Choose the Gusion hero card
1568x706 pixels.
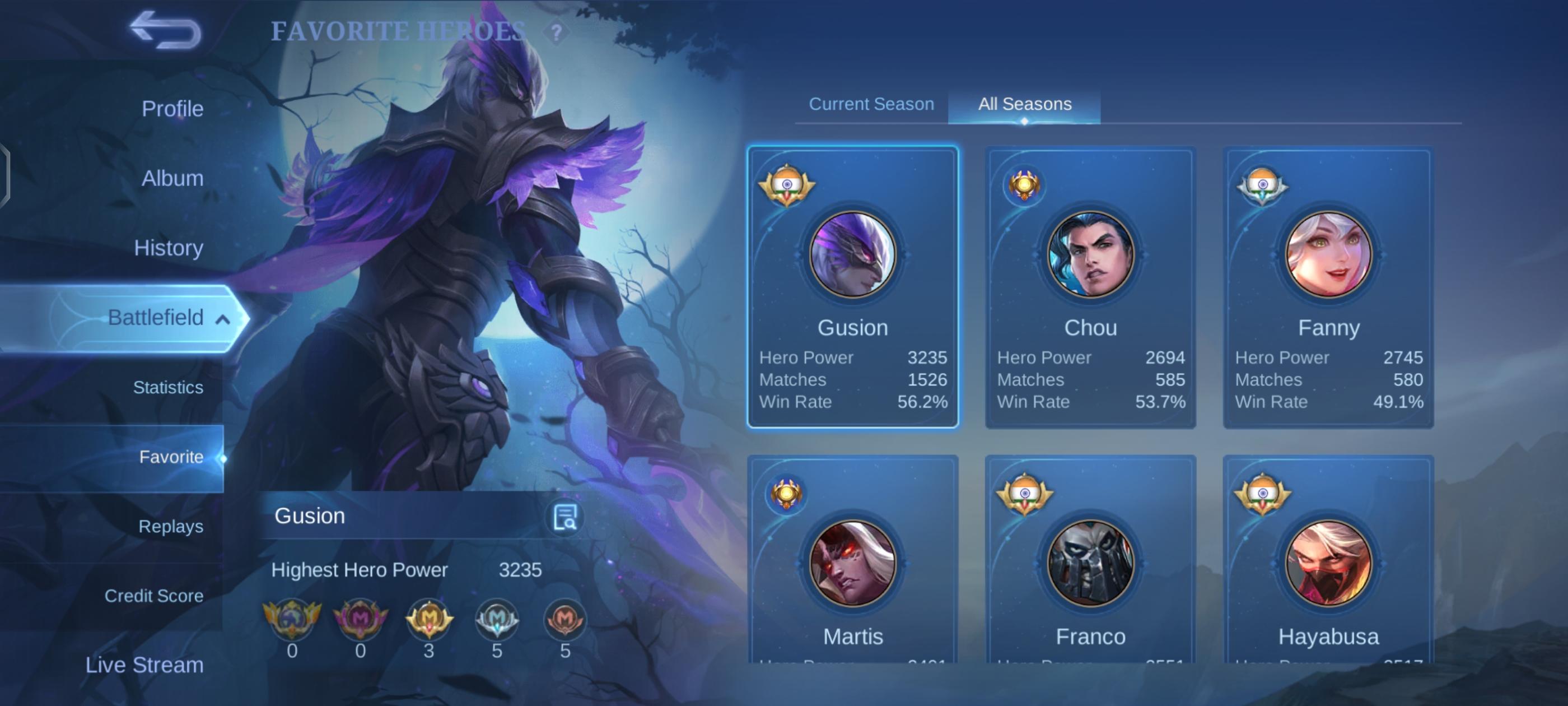(x=852, y=287)
